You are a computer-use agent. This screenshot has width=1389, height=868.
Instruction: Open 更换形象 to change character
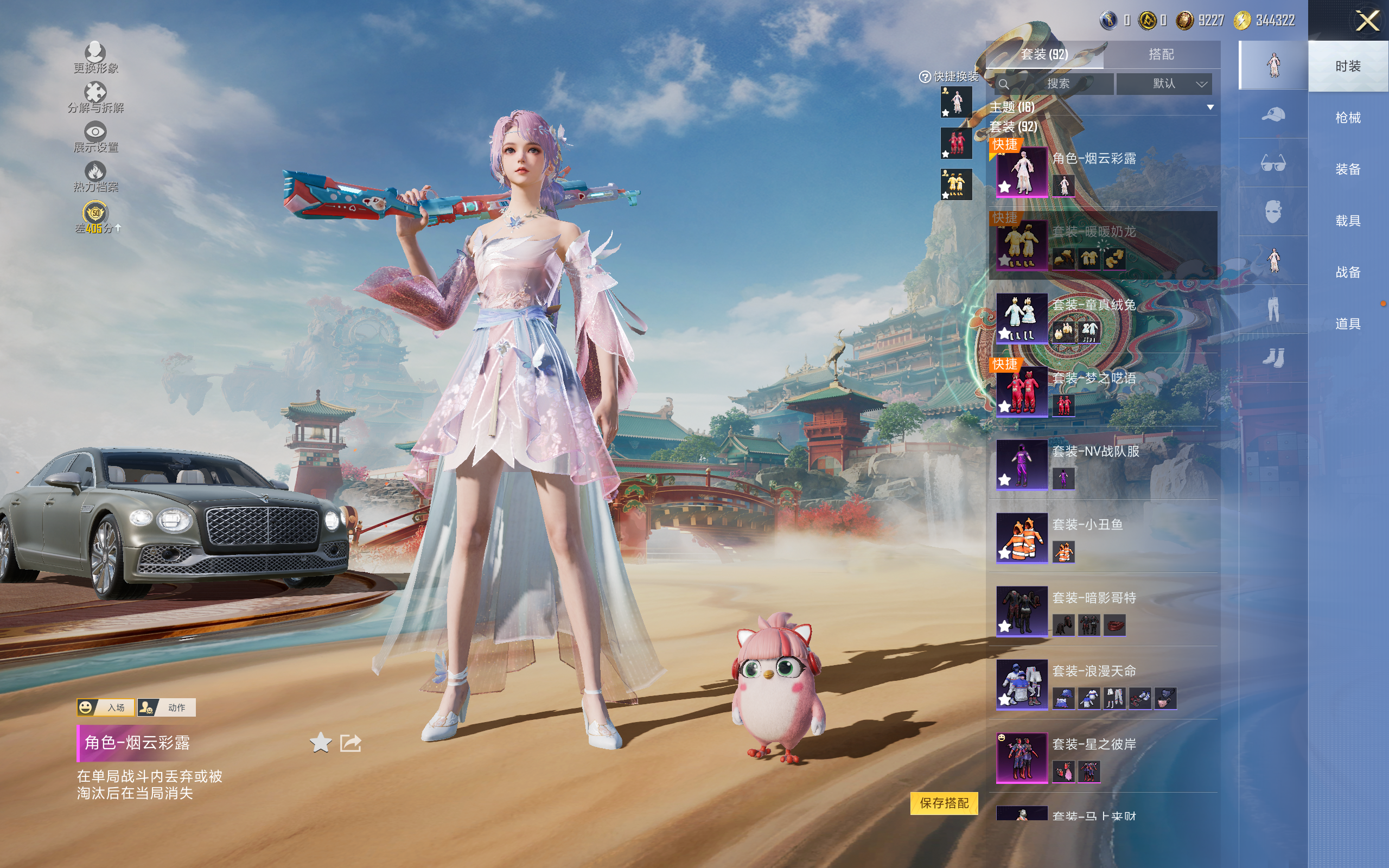click(x=95, y=59)
